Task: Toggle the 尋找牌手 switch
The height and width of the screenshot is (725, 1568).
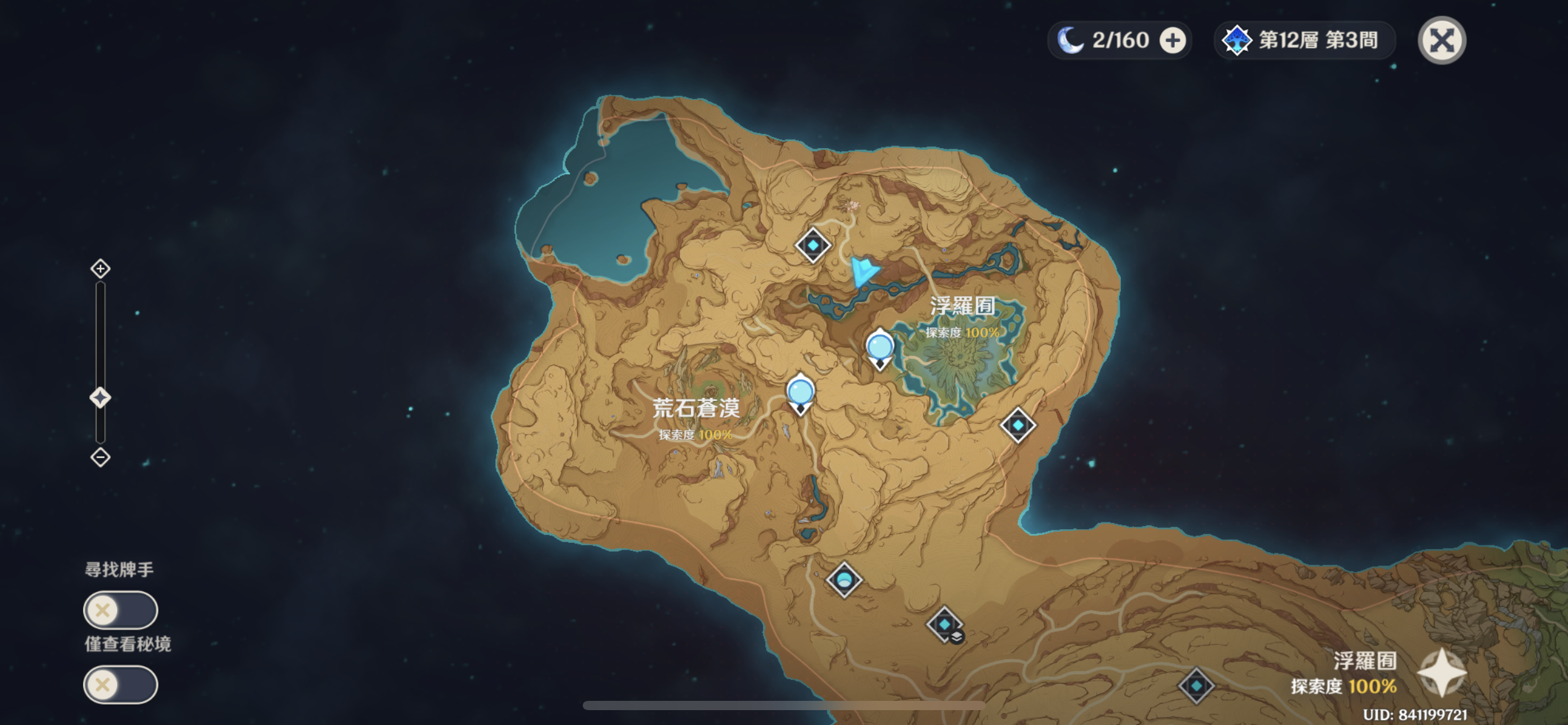Action: coord(121,610)
